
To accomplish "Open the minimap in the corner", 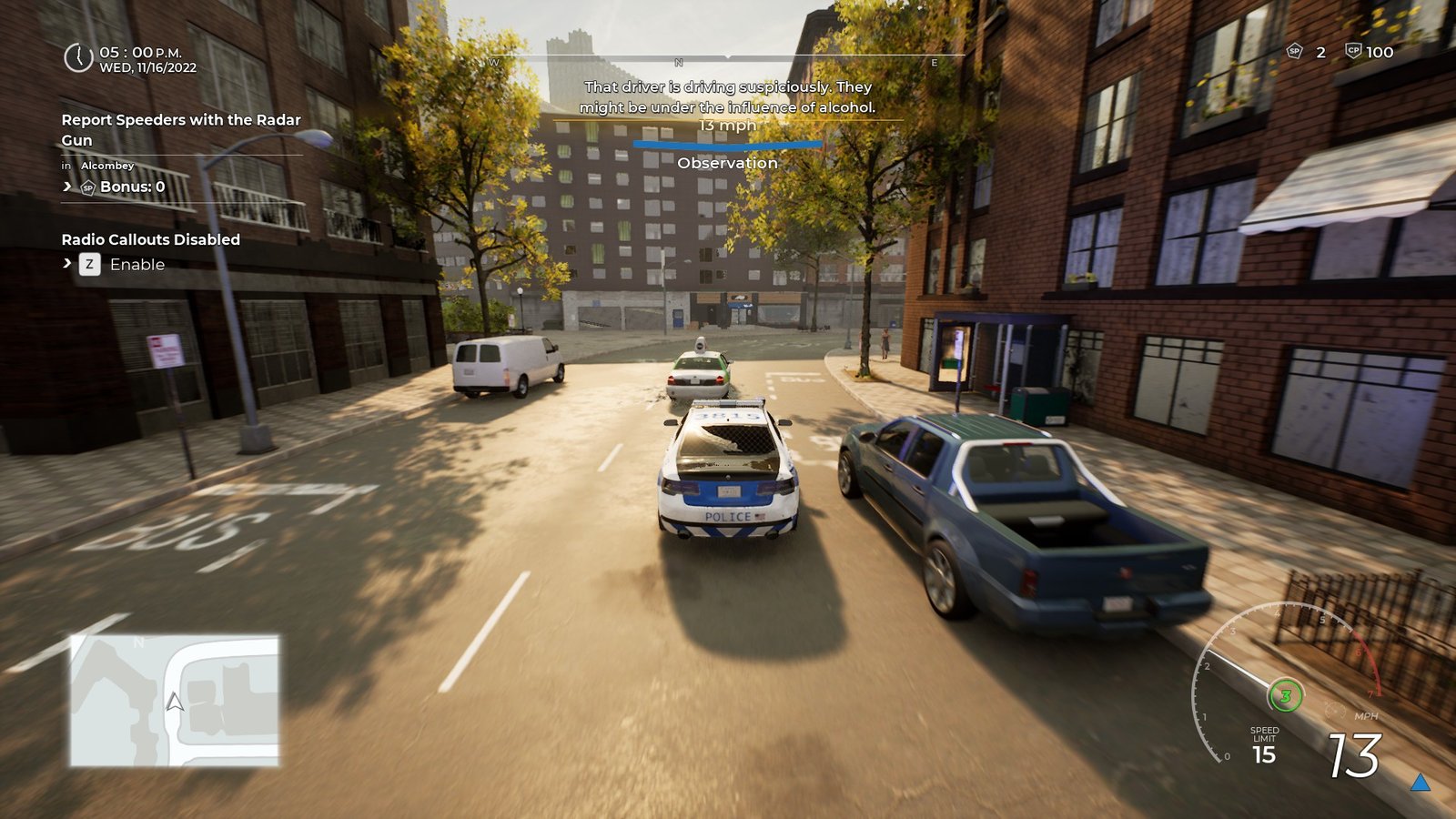I will pos(175,700).
